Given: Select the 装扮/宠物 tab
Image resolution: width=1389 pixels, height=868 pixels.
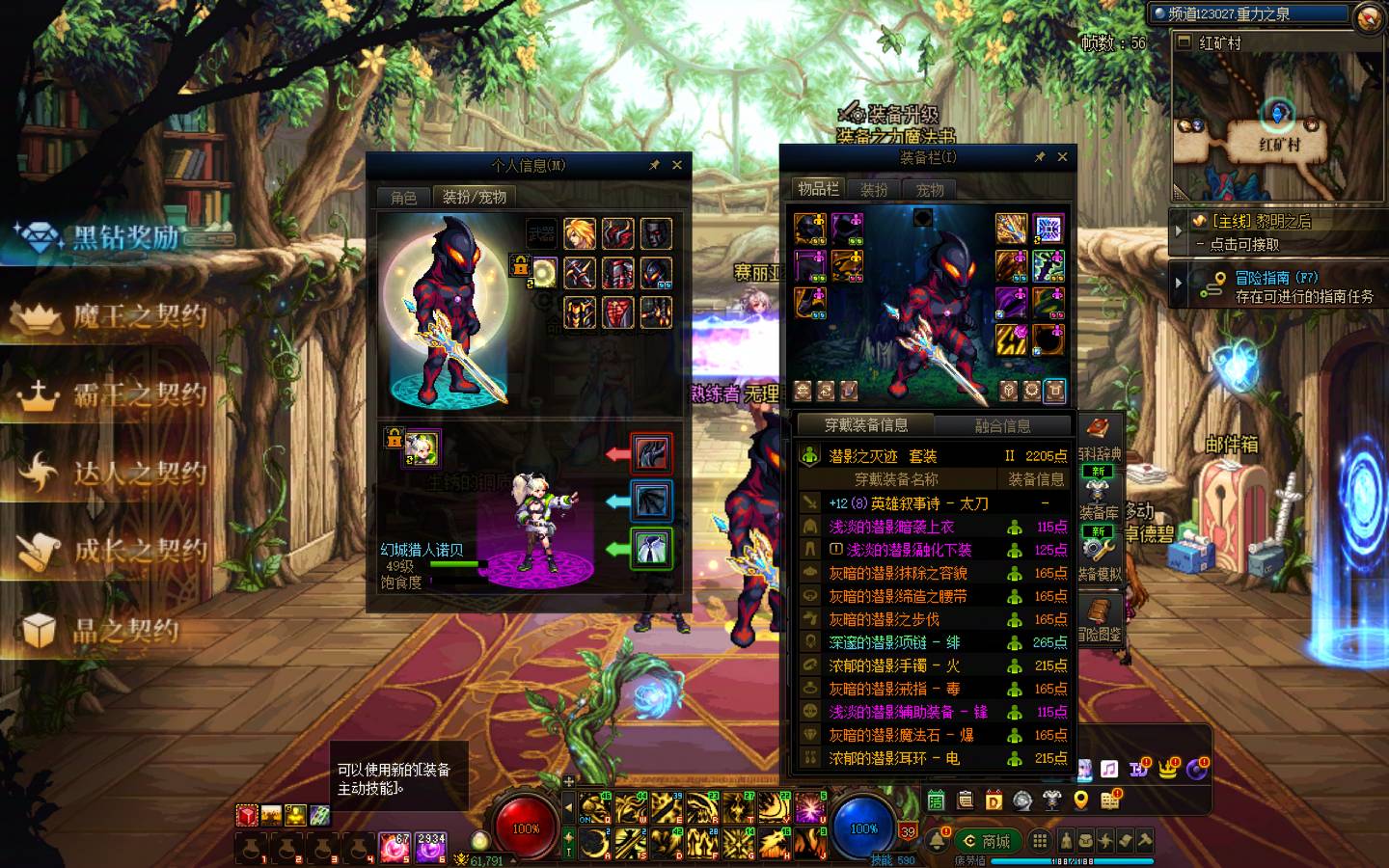Looking at the screenshot, I should [474, 197].
